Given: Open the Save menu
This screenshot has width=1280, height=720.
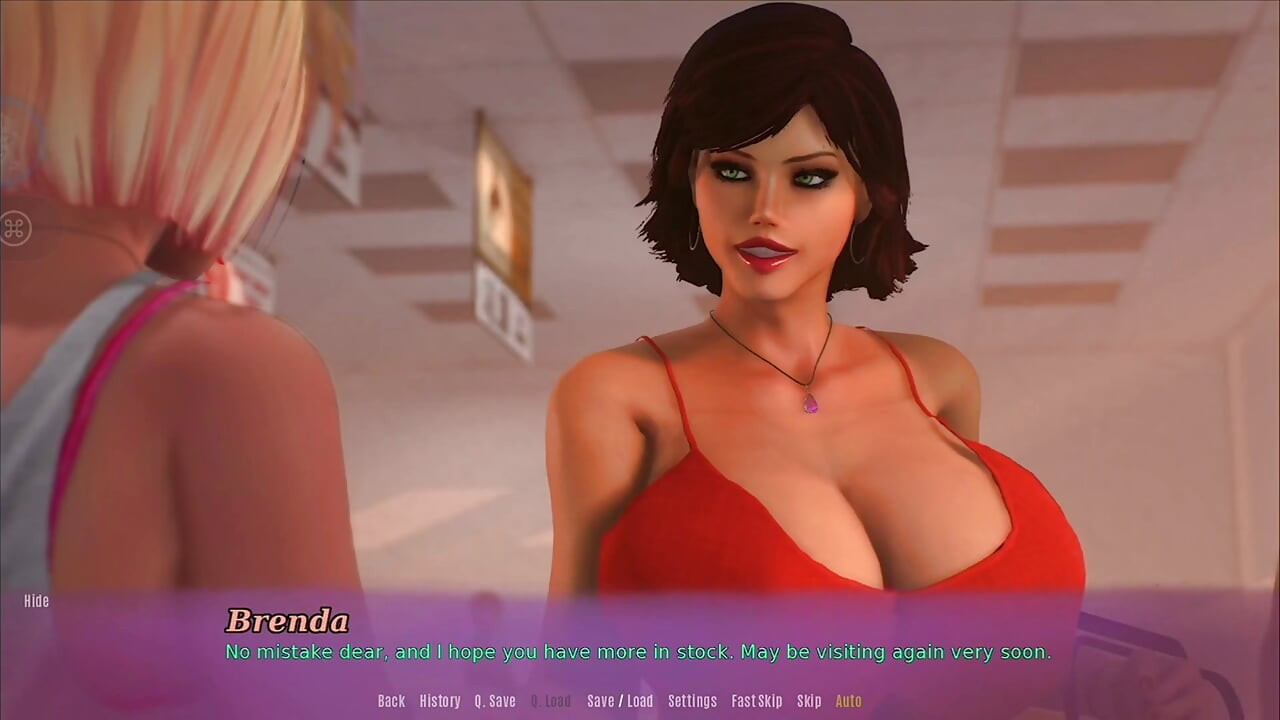Looking at the screenshot, I should click(x=600, y=701).
